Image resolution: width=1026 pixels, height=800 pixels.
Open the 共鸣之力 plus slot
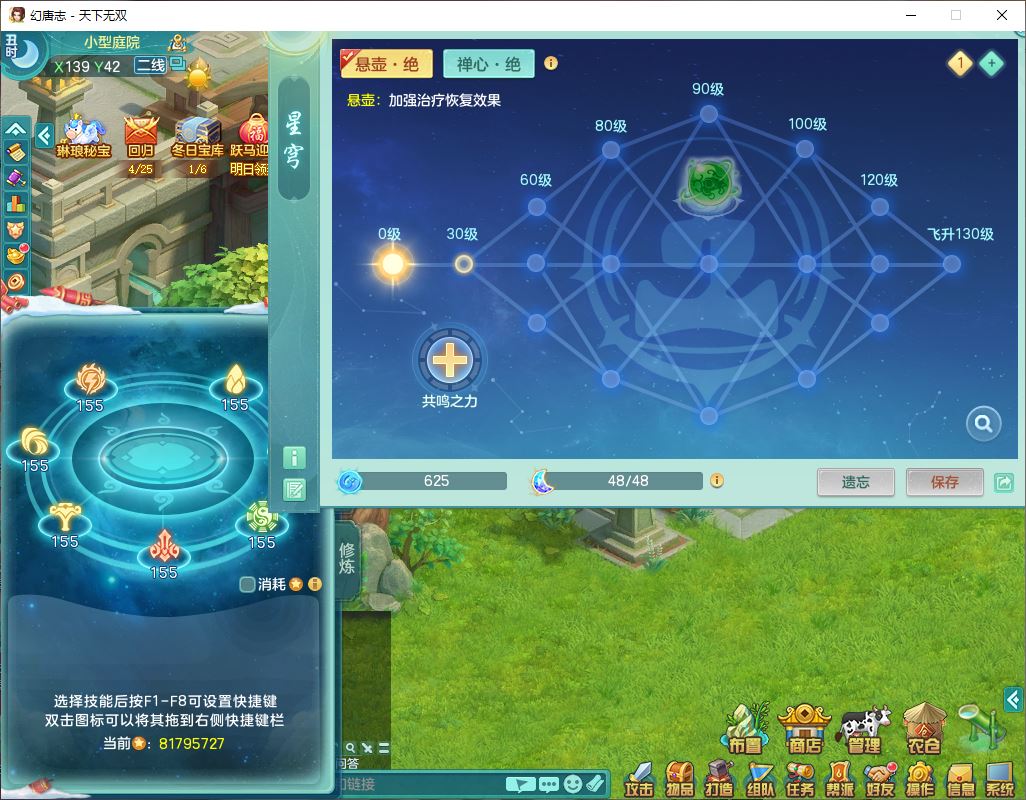point(451,359)
